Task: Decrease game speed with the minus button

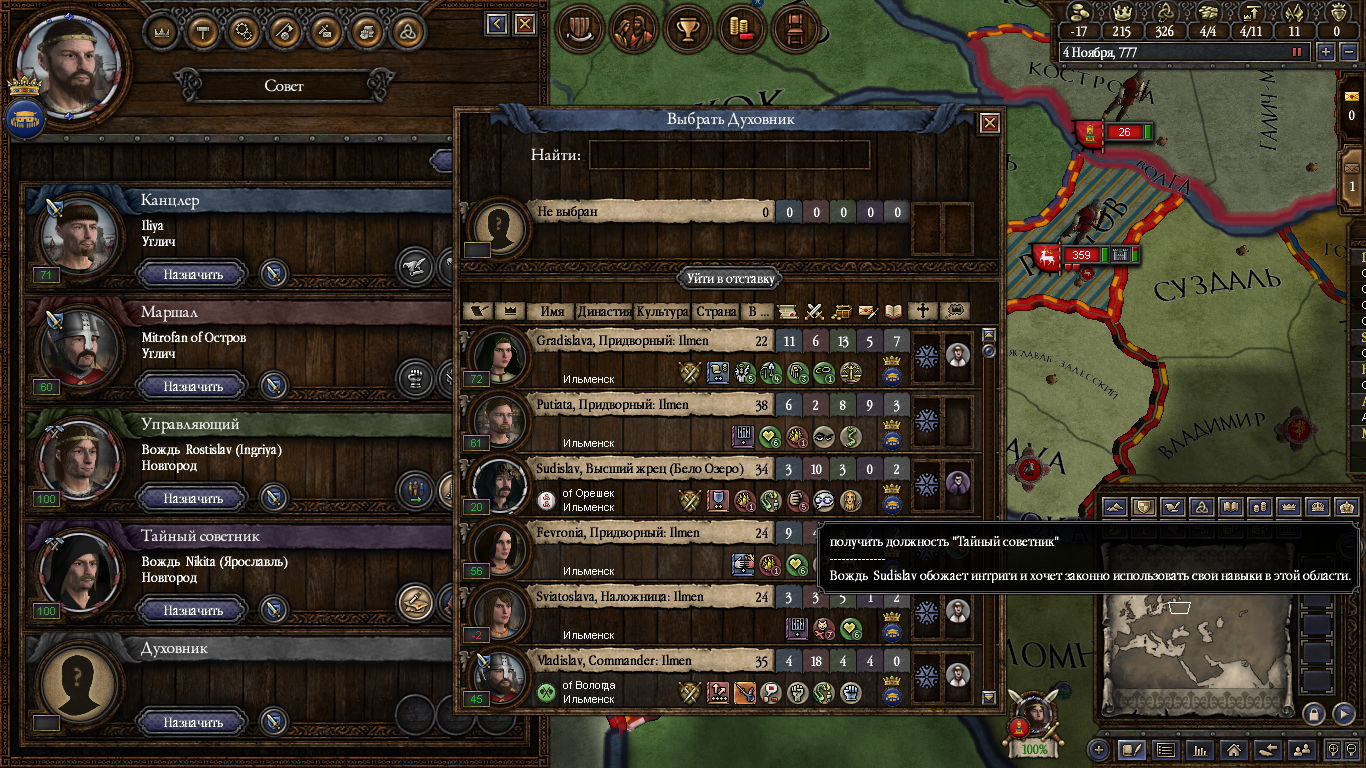Action: pyautogui.click(x=1348, y=52)
